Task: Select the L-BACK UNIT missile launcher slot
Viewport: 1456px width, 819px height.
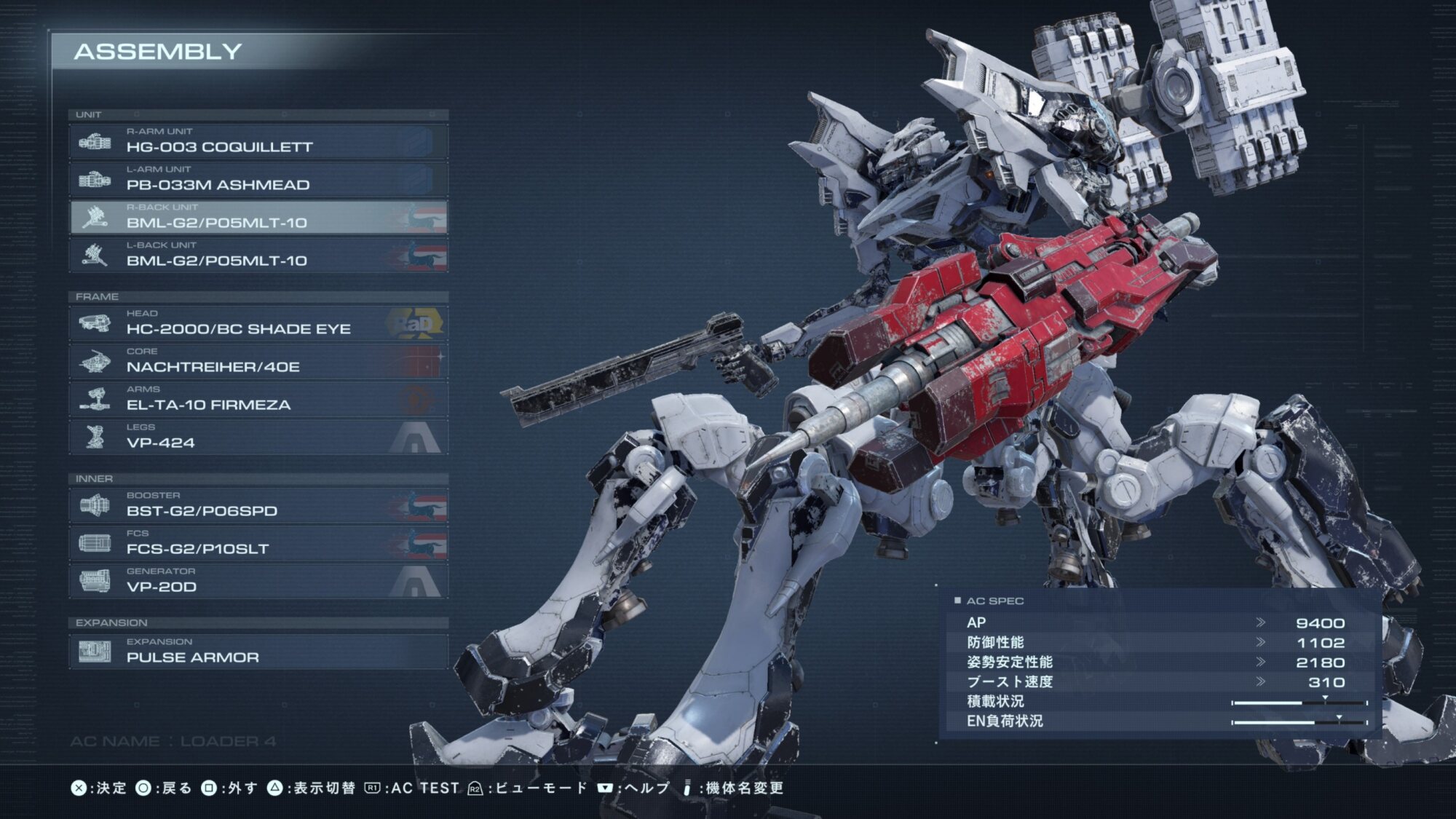Action: [x=258, y=255]
